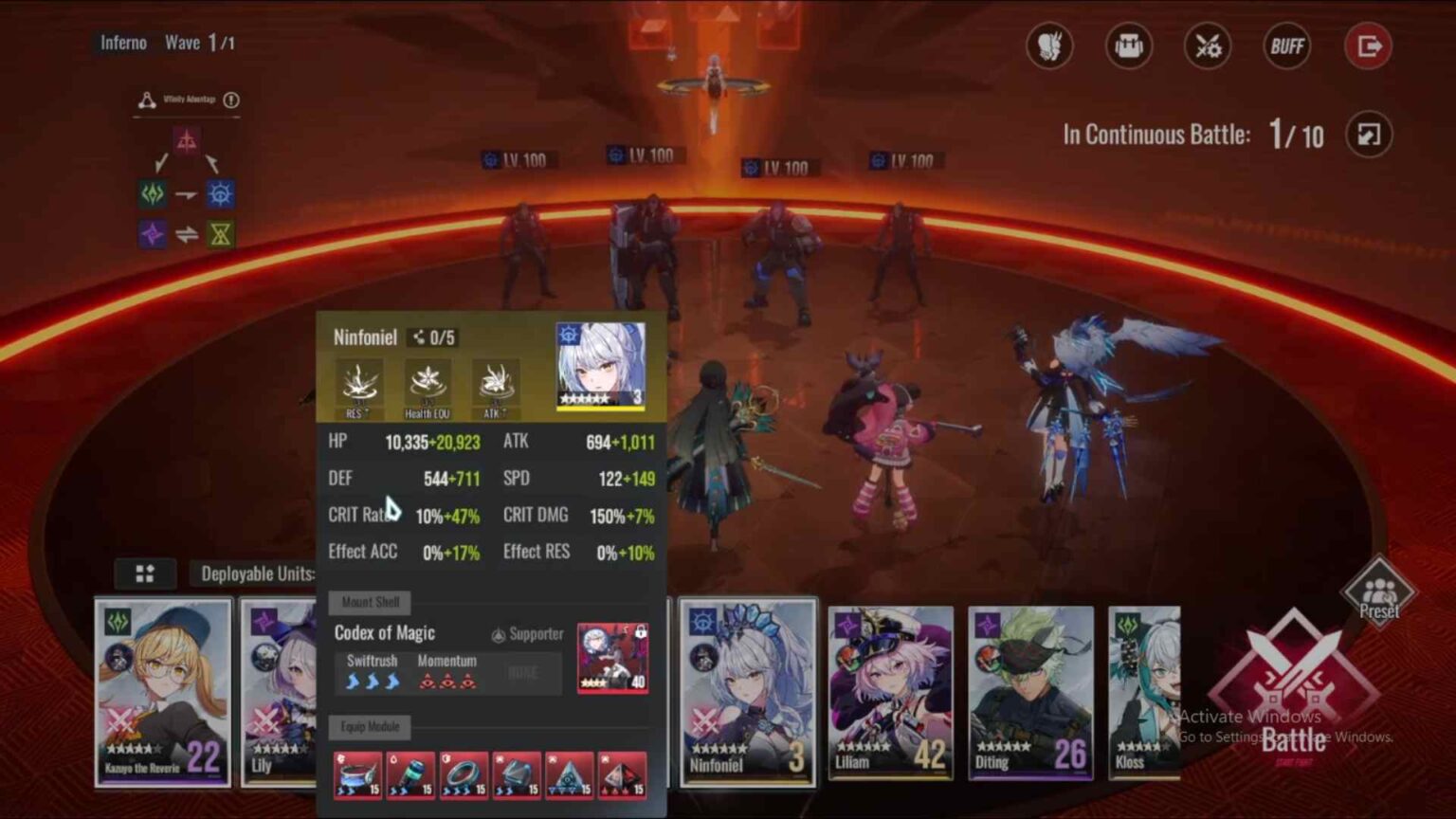Select the ring equip module
Viewport: 1456px width, 819px height.
(463, 775)
